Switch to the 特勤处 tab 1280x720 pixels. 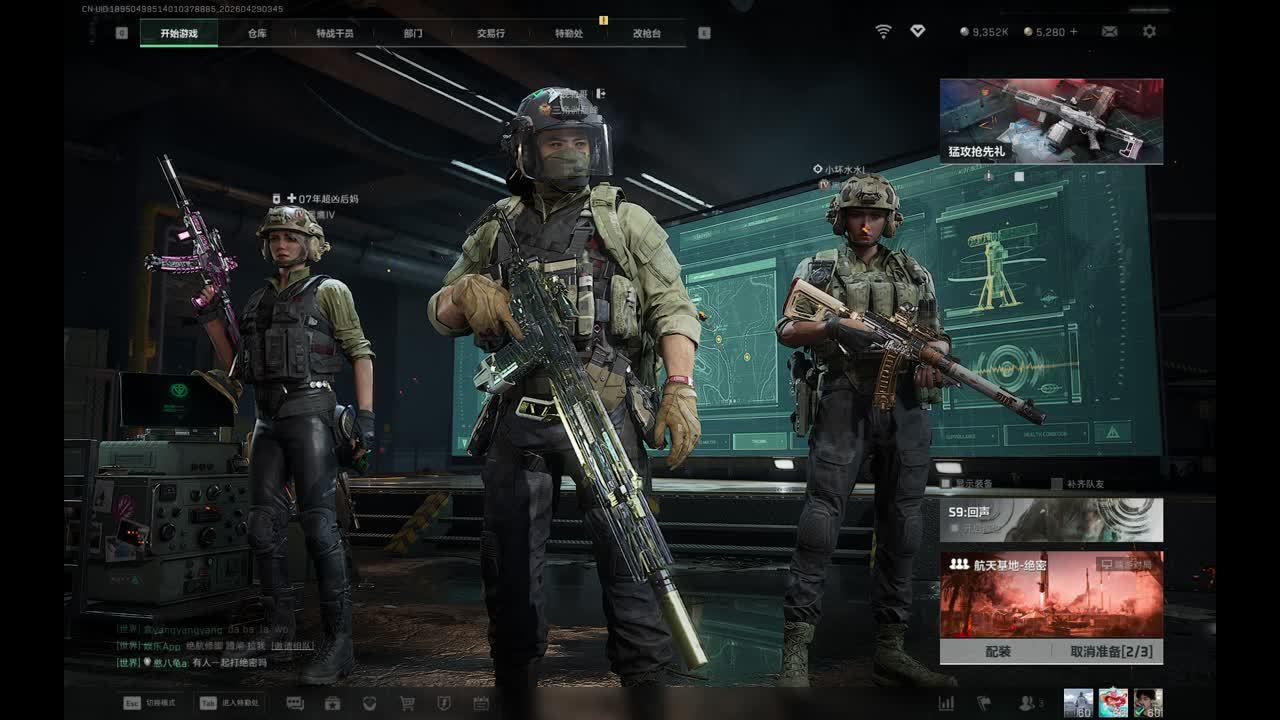569,33
